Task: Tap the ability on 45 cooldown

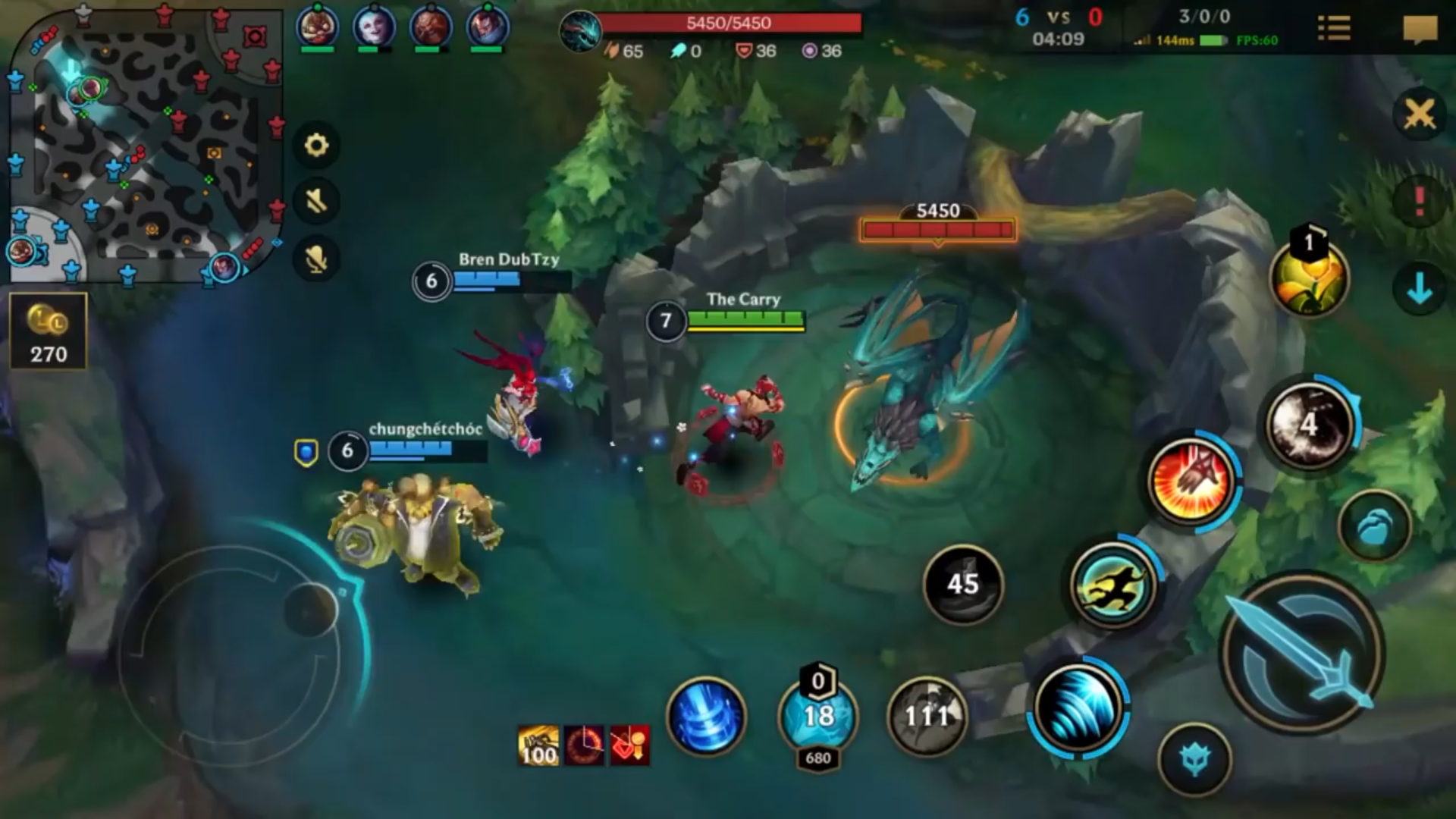Action: 962,584
